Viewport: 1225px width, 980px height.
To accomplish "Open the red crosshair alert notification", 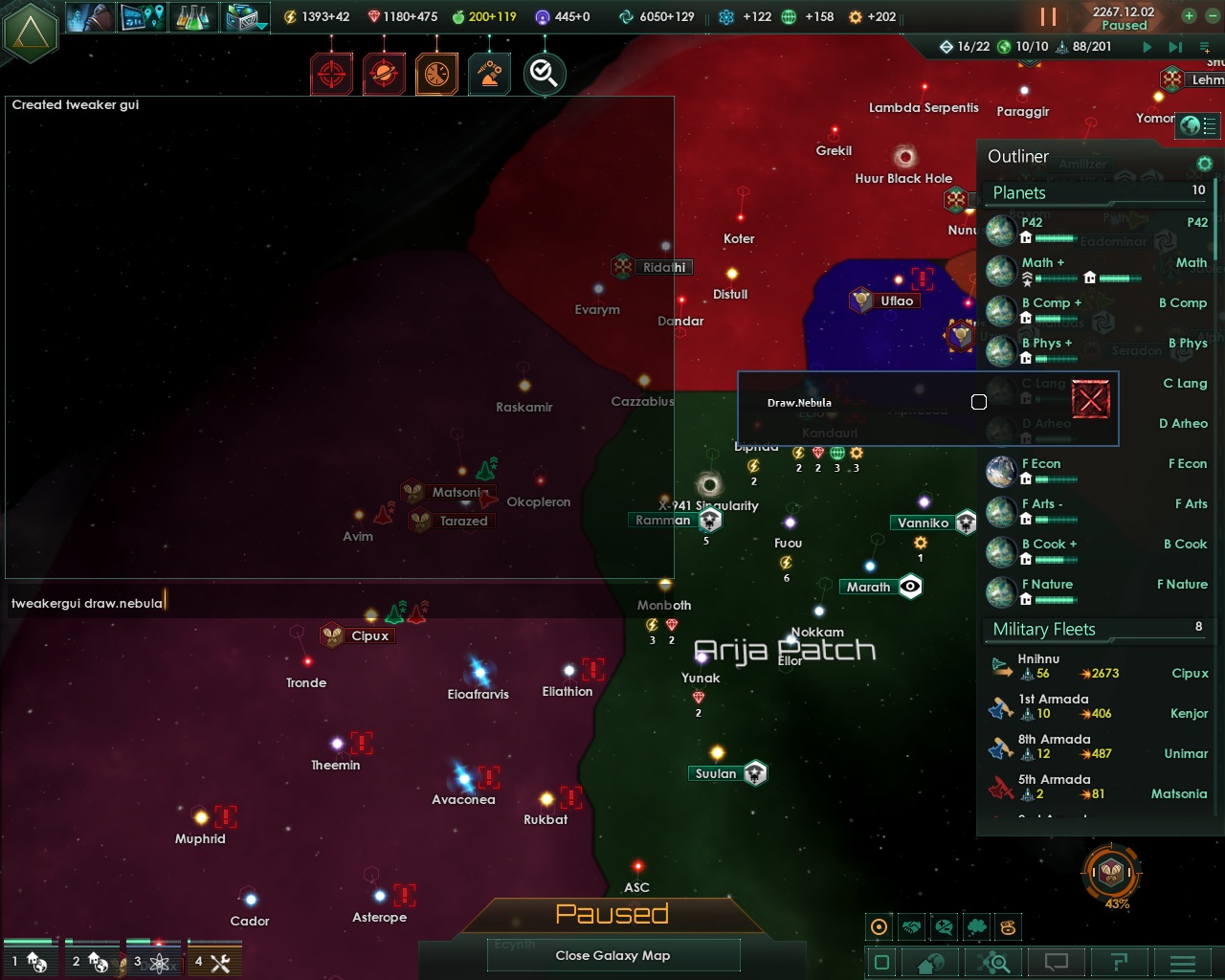I will 332,73.
